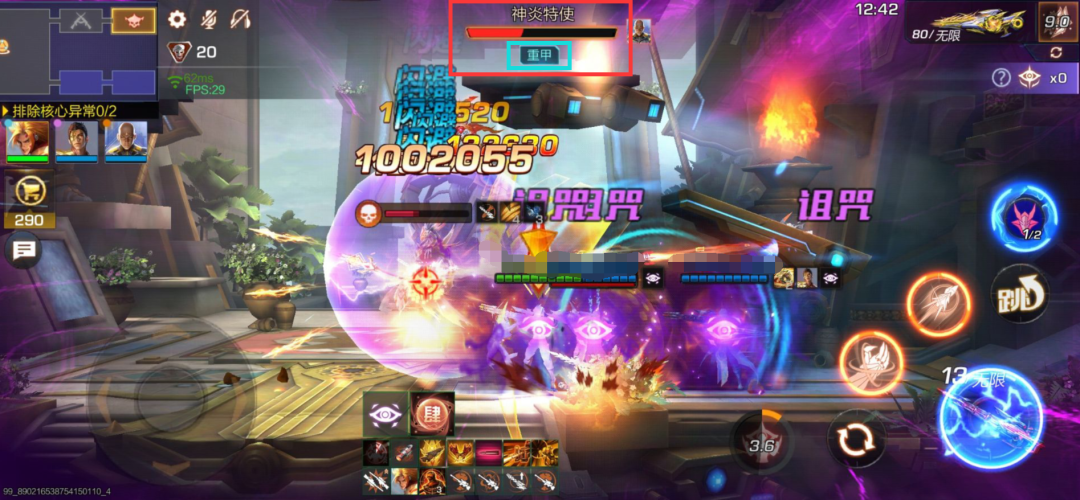Screen dimensions: 1080x500
Task: Tap the weapon swap arrows button
Action: (x=857, y=440)
